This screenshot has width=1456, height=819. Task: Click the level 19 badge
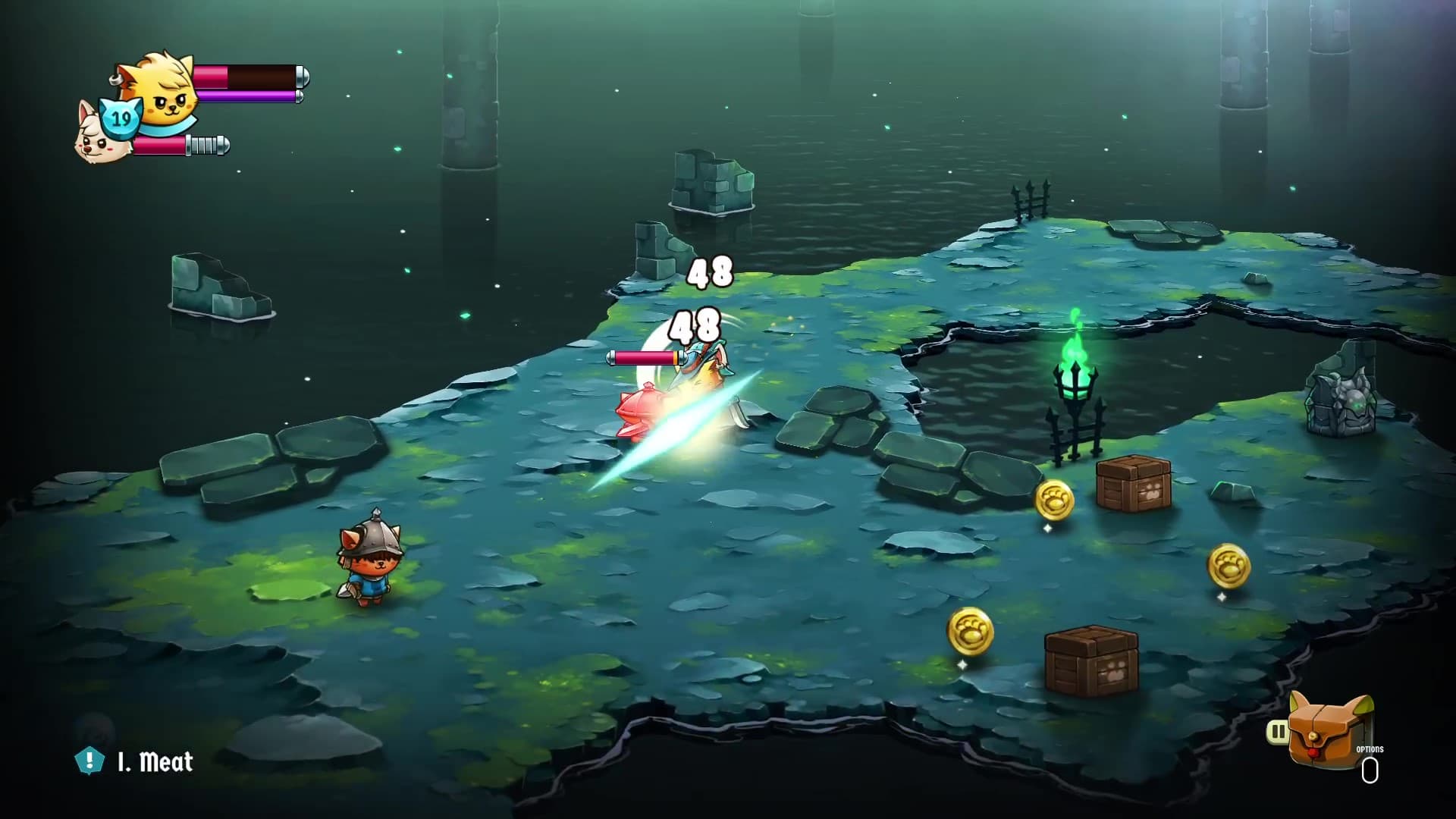point(121,118)
